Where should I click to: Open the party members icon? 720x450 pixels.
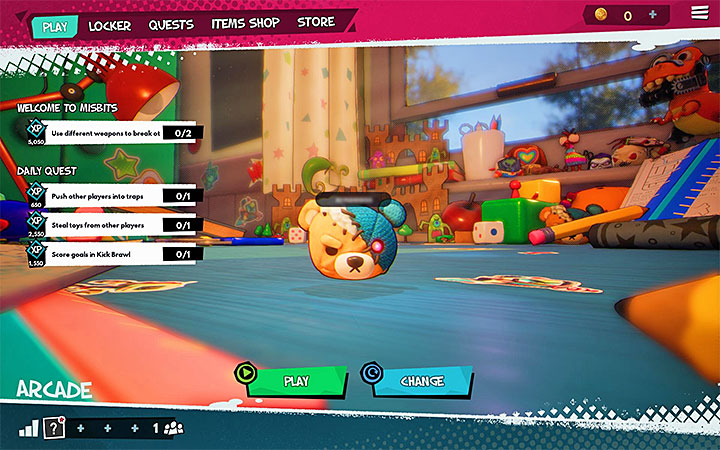(174, 428)
